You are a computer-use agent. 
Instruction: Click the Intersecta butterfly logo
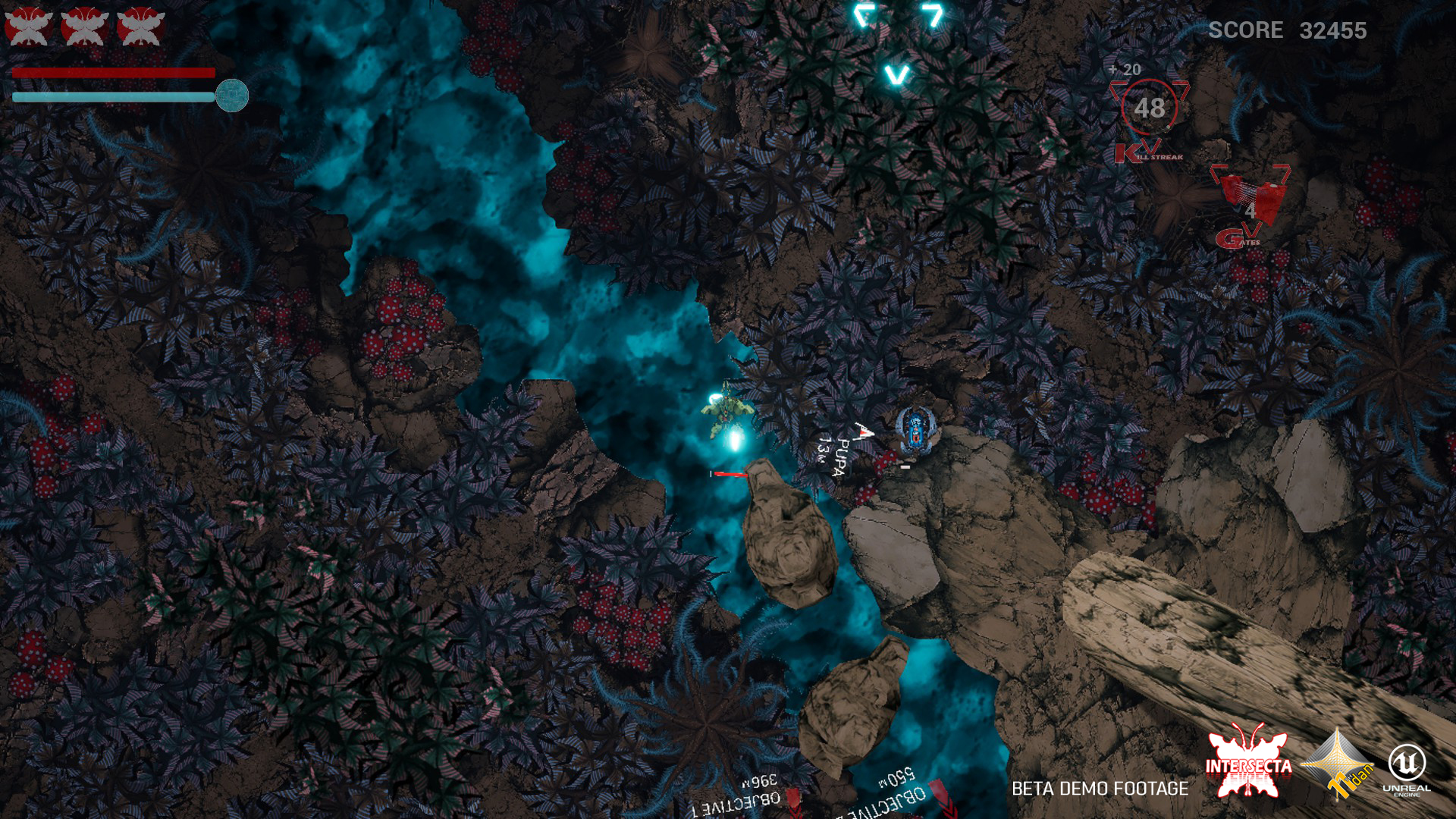pos(1248,764)
